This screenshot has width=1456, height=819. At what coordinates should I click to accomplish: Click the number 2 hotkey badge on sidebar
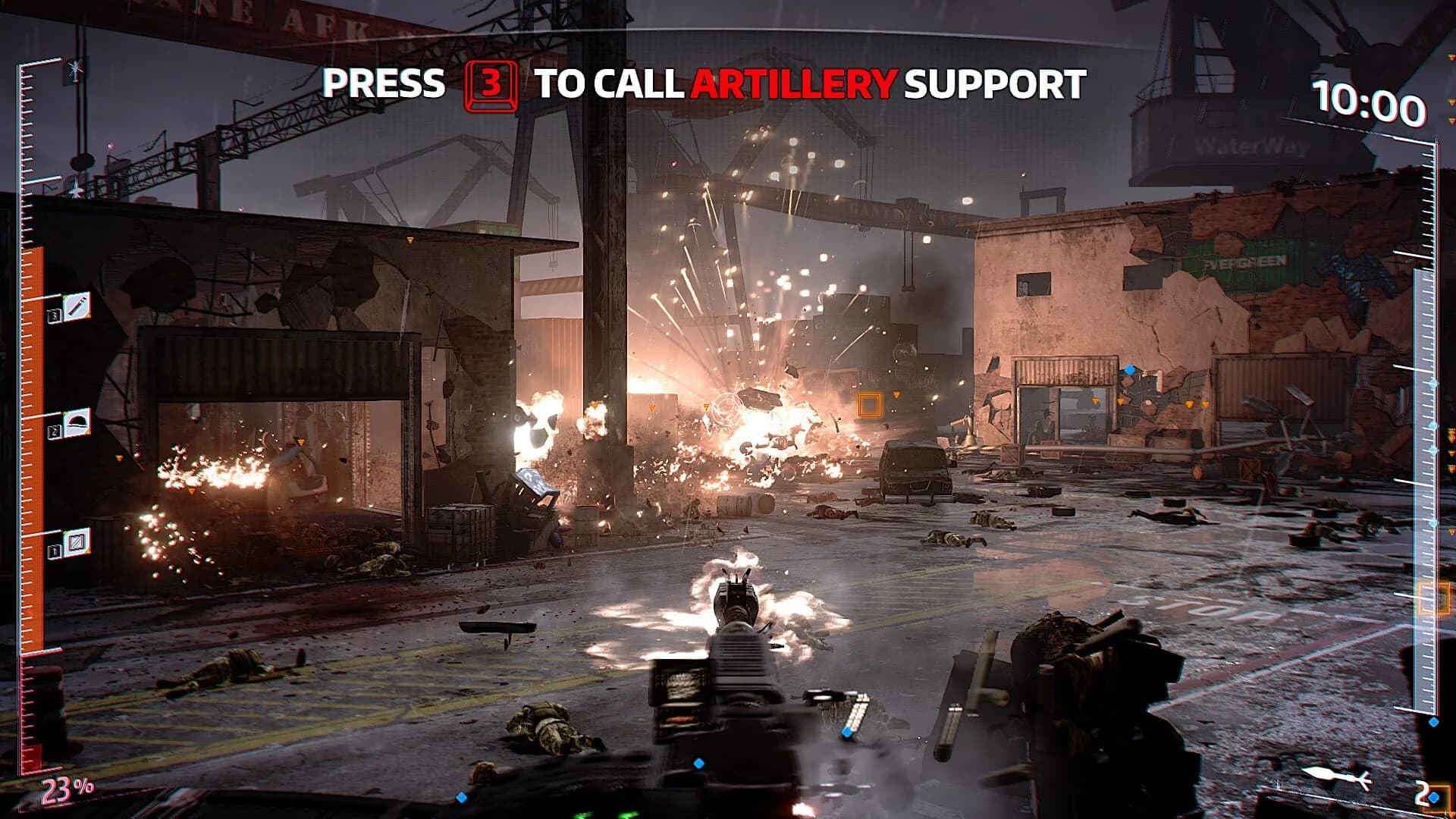[x=55, y=430]
